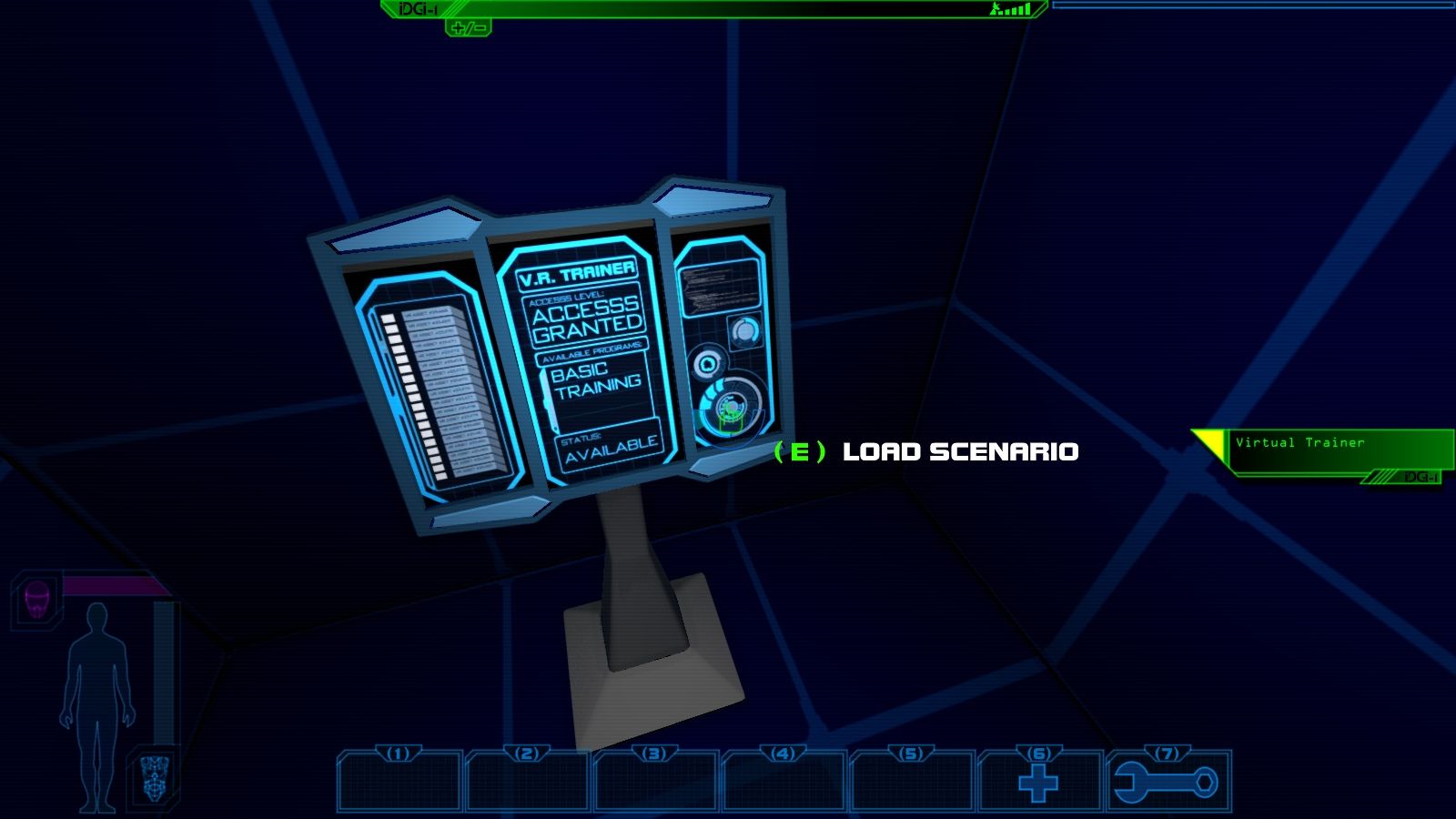The height and width of the screenshot is (819, 1456).
Task: Click the green signal strength indicator
Action: click(1010, 11)
